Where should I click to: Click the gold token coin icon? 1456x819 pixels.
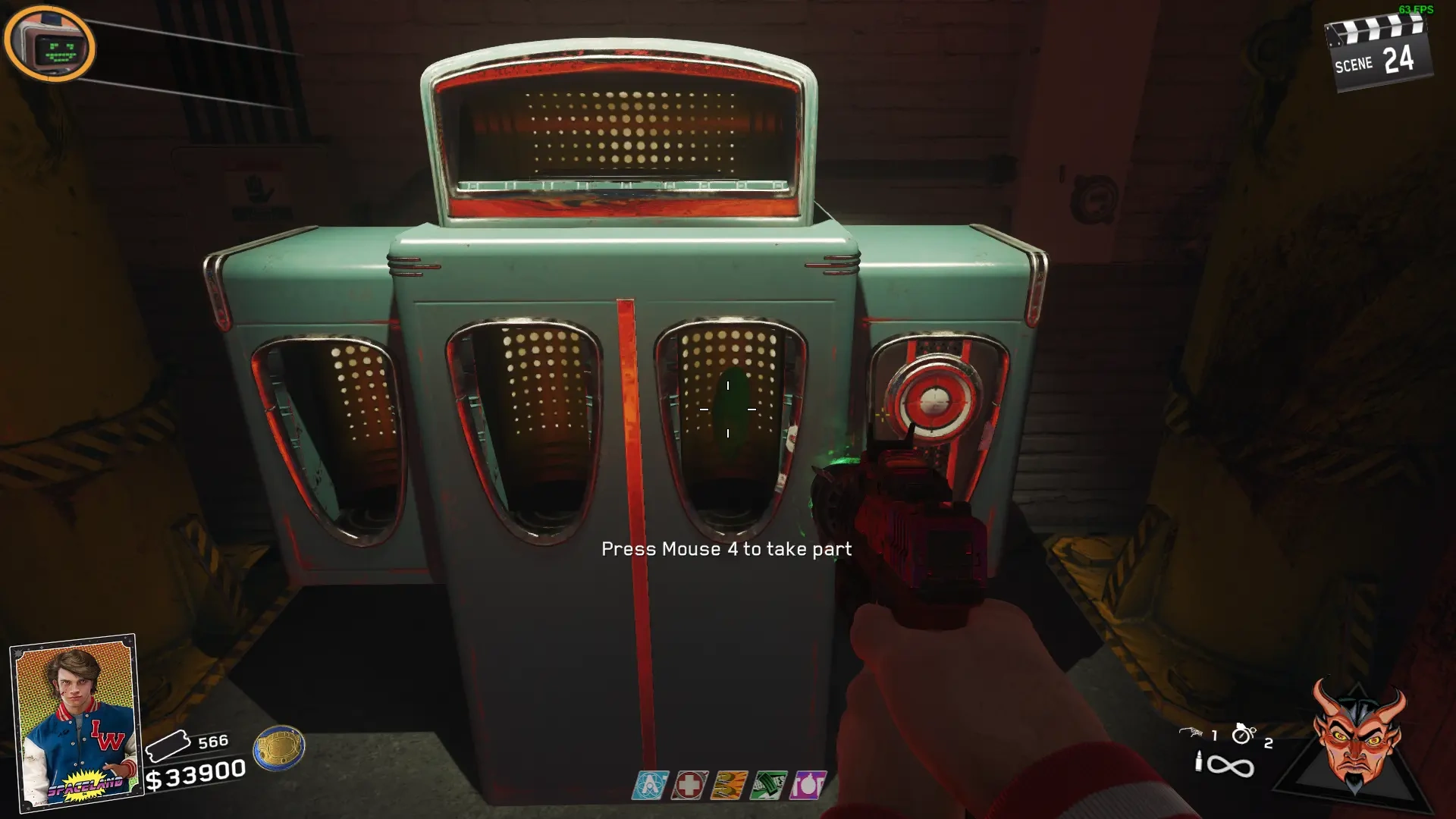point(279,747)
